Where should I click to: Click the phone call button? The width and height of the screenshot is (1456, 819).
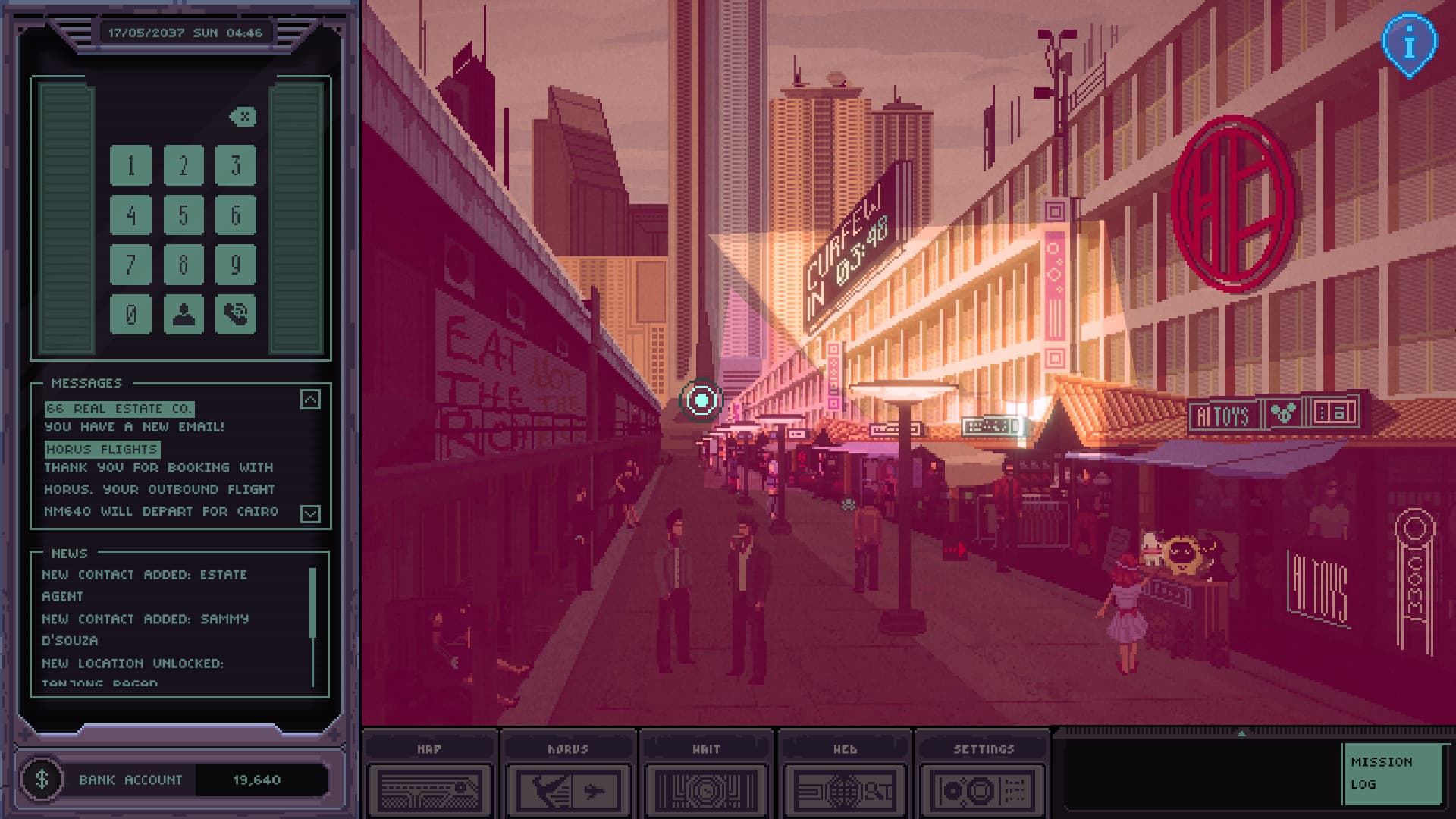point(235,314)
